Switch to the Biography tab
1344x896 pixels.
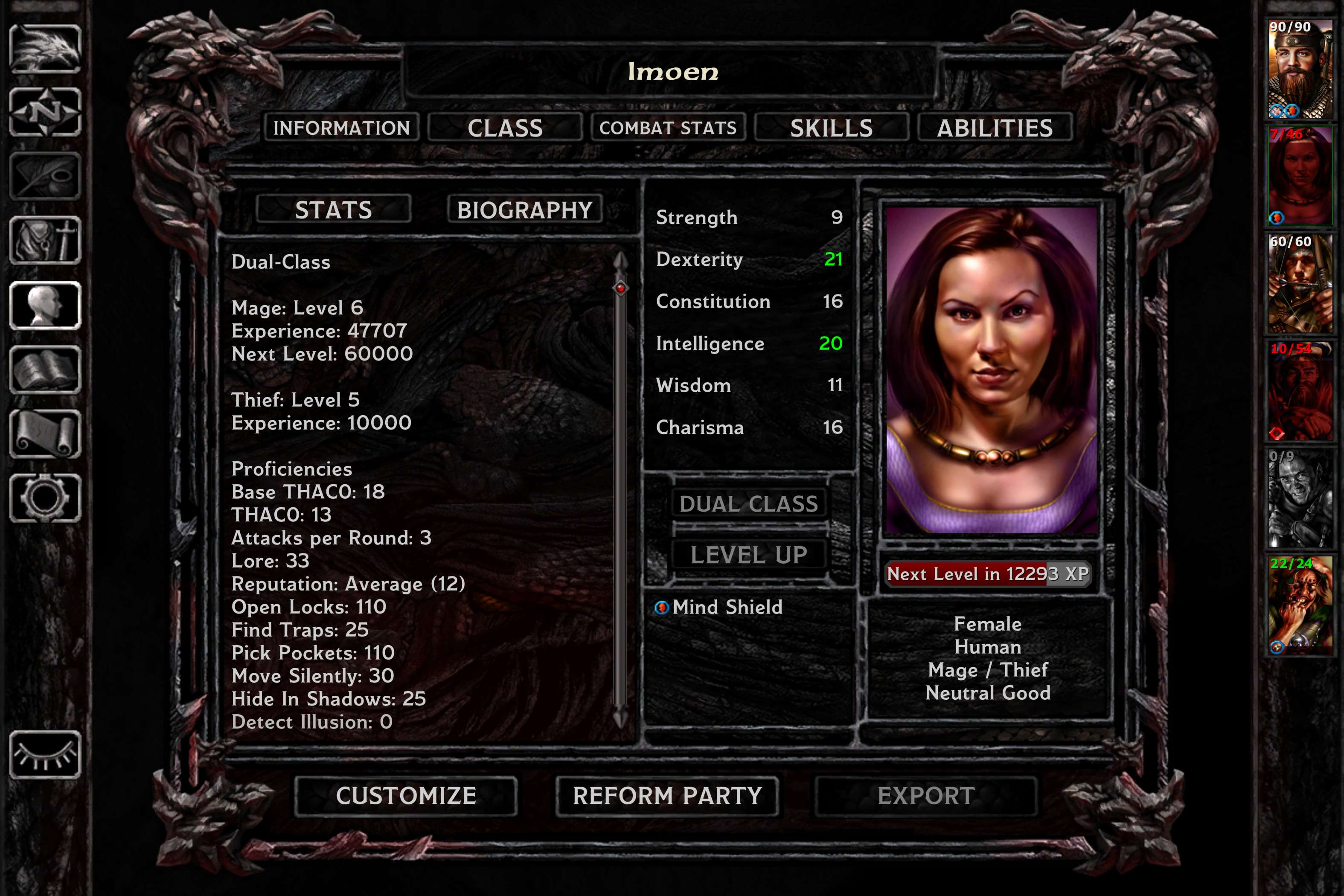point(524,210)
